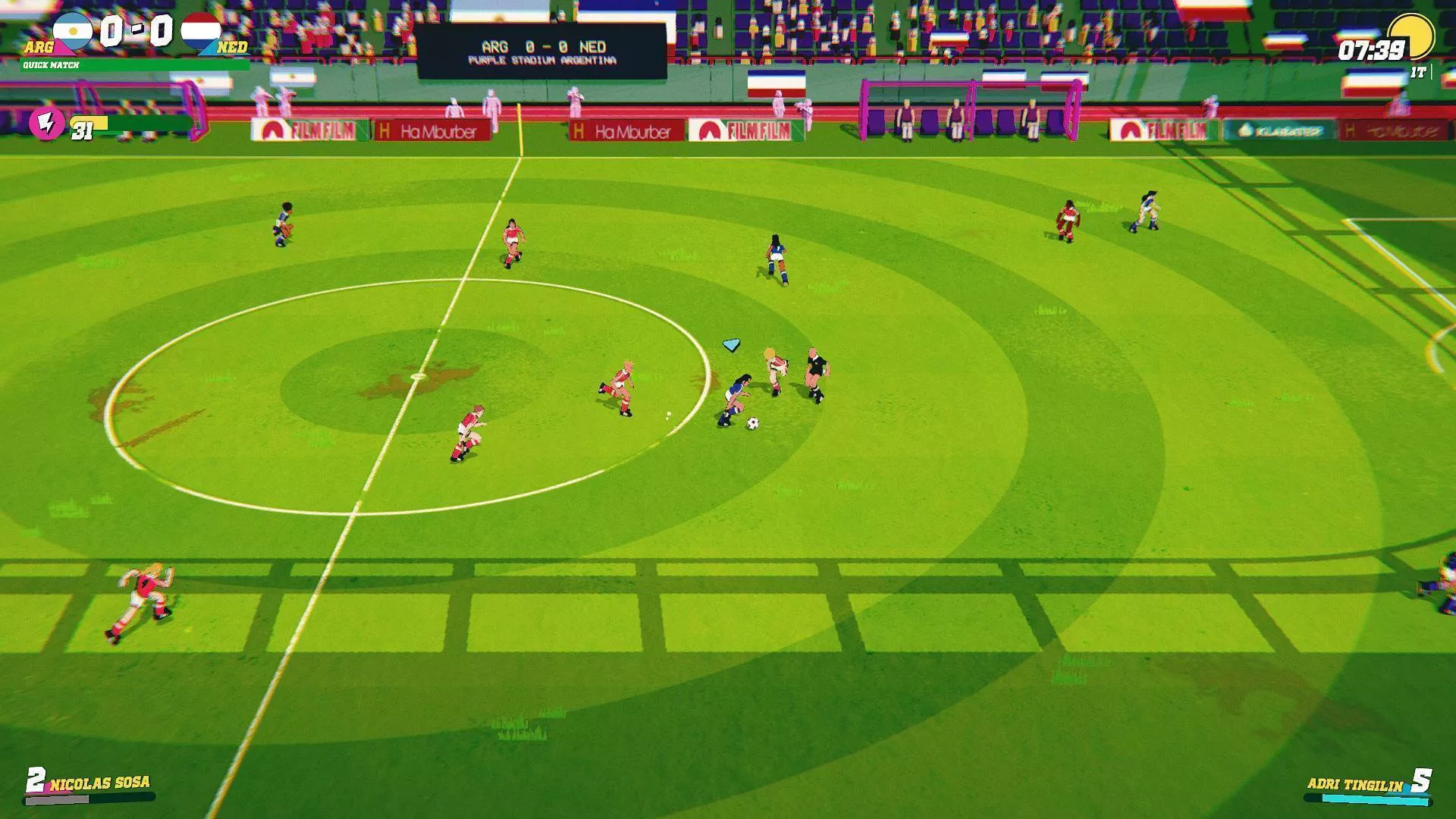Select the Netherlands team flag badge

pyautogui.click(x=201, y=32)
